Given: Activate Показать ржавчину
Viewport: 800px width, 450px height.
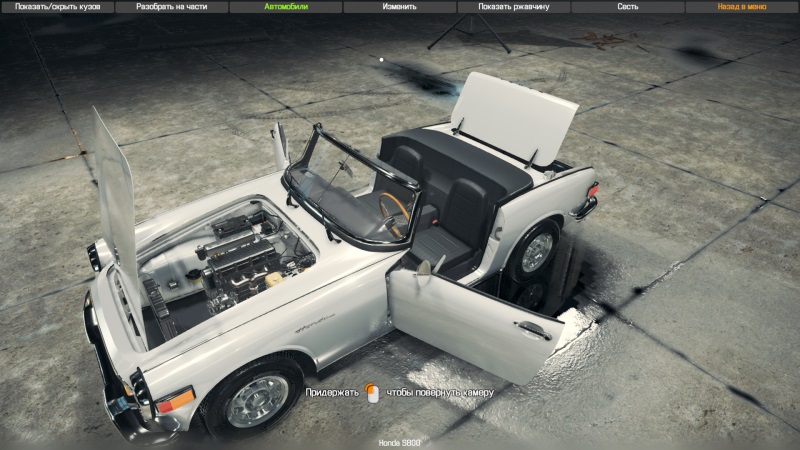Looking at the screenshot, I should (x=514, y=6).
